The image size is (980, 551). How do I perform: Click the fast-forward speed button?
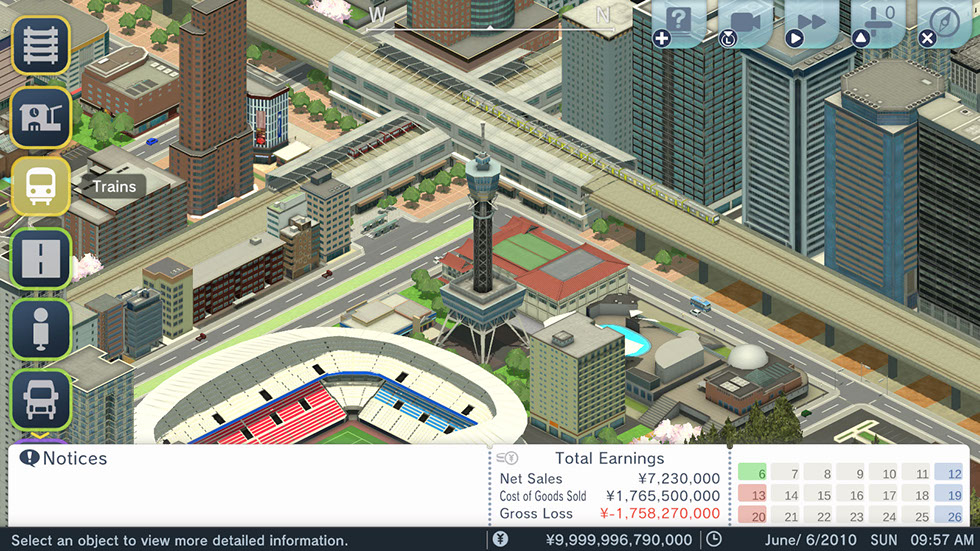[811, 23]
